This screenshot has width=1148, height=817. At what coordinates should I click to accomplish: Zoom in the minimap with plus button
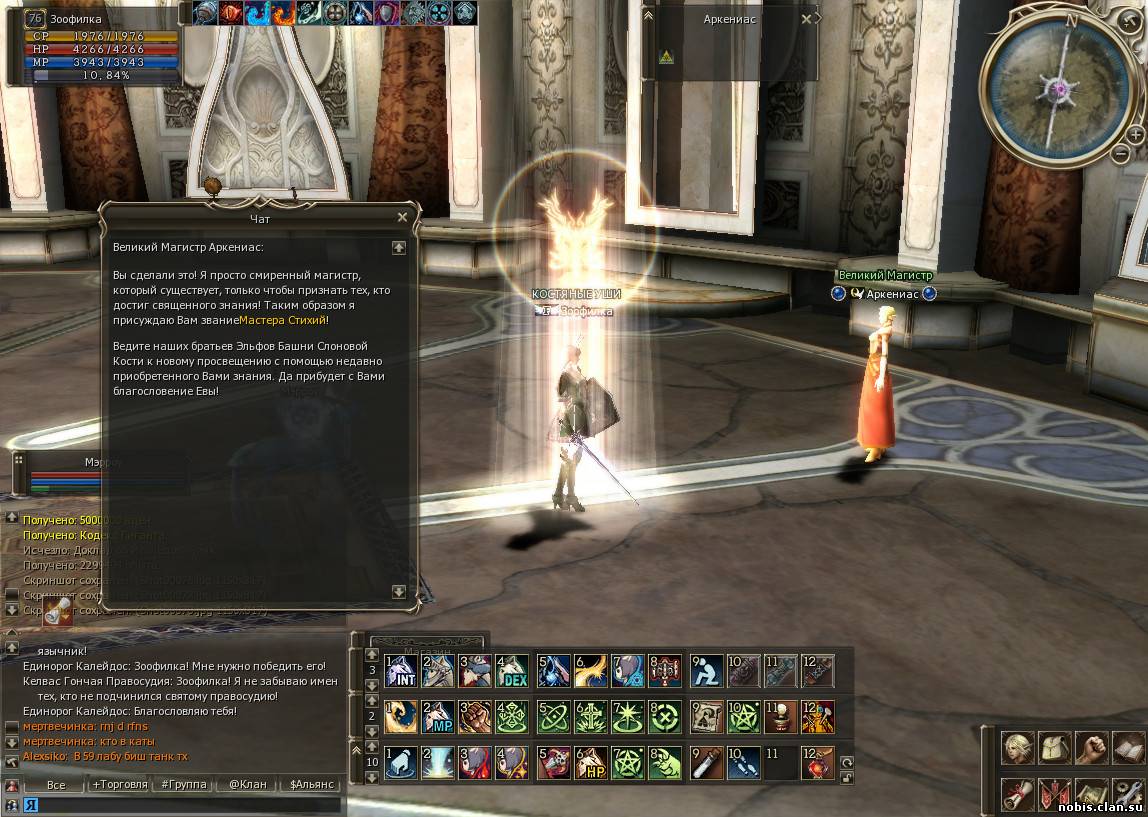pos(1135,134)
